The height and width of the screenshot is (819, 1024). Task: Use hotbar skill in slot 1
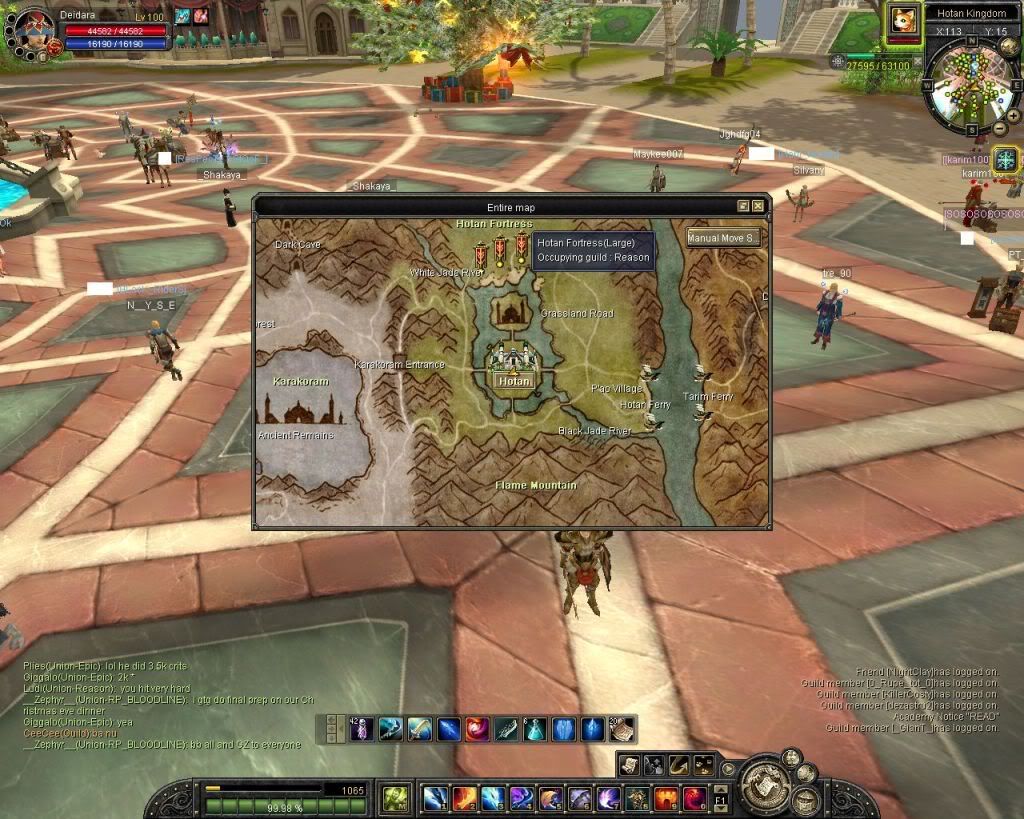(435, 798)
